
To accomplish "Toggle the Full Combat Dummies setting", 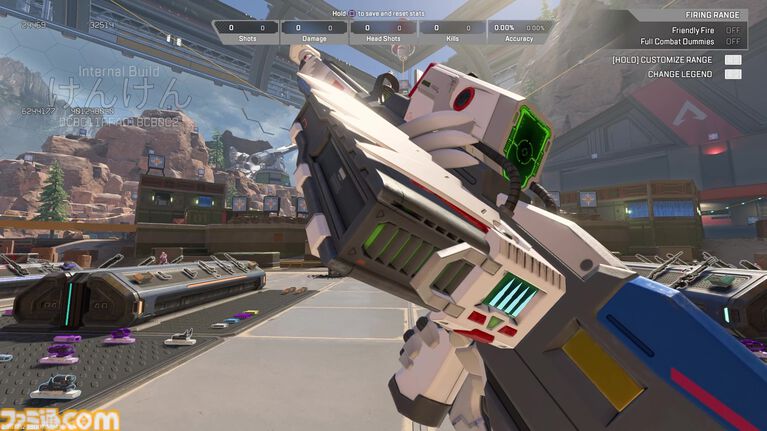I will click(x=733, y=42).
